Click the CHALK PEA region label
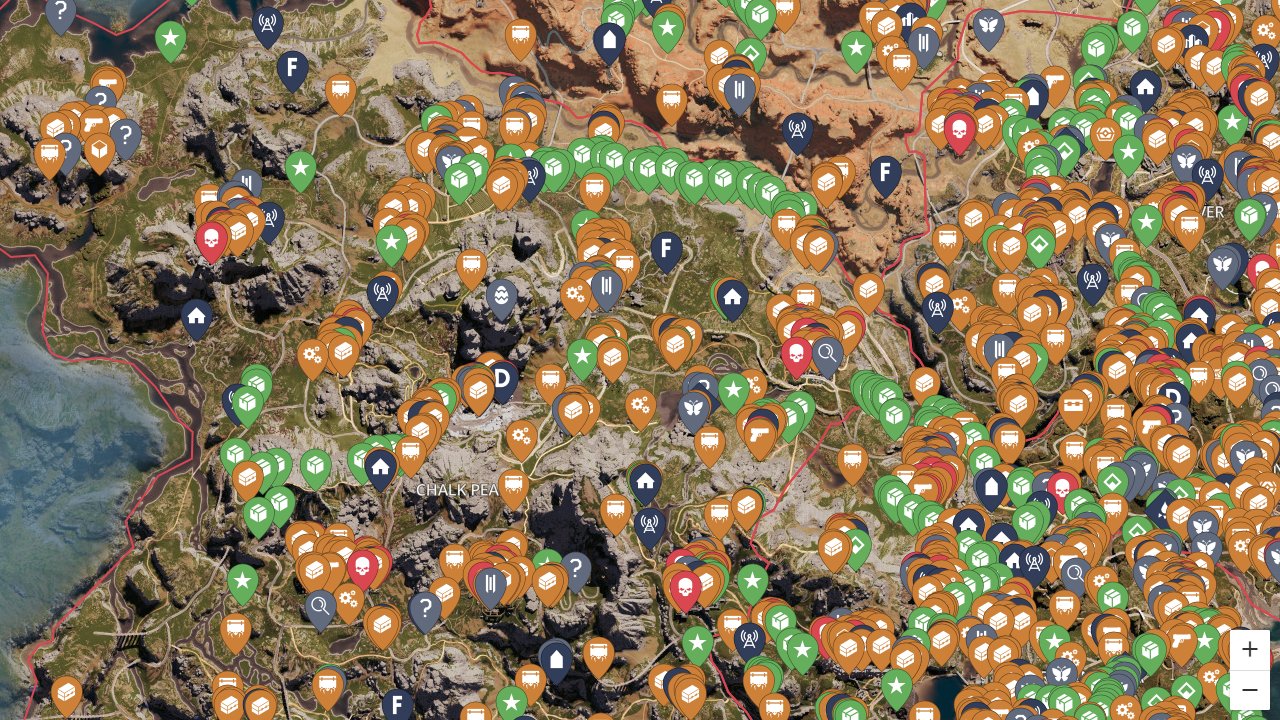The width and height of the screenshot is (1280, 720). tap(456, 490)
